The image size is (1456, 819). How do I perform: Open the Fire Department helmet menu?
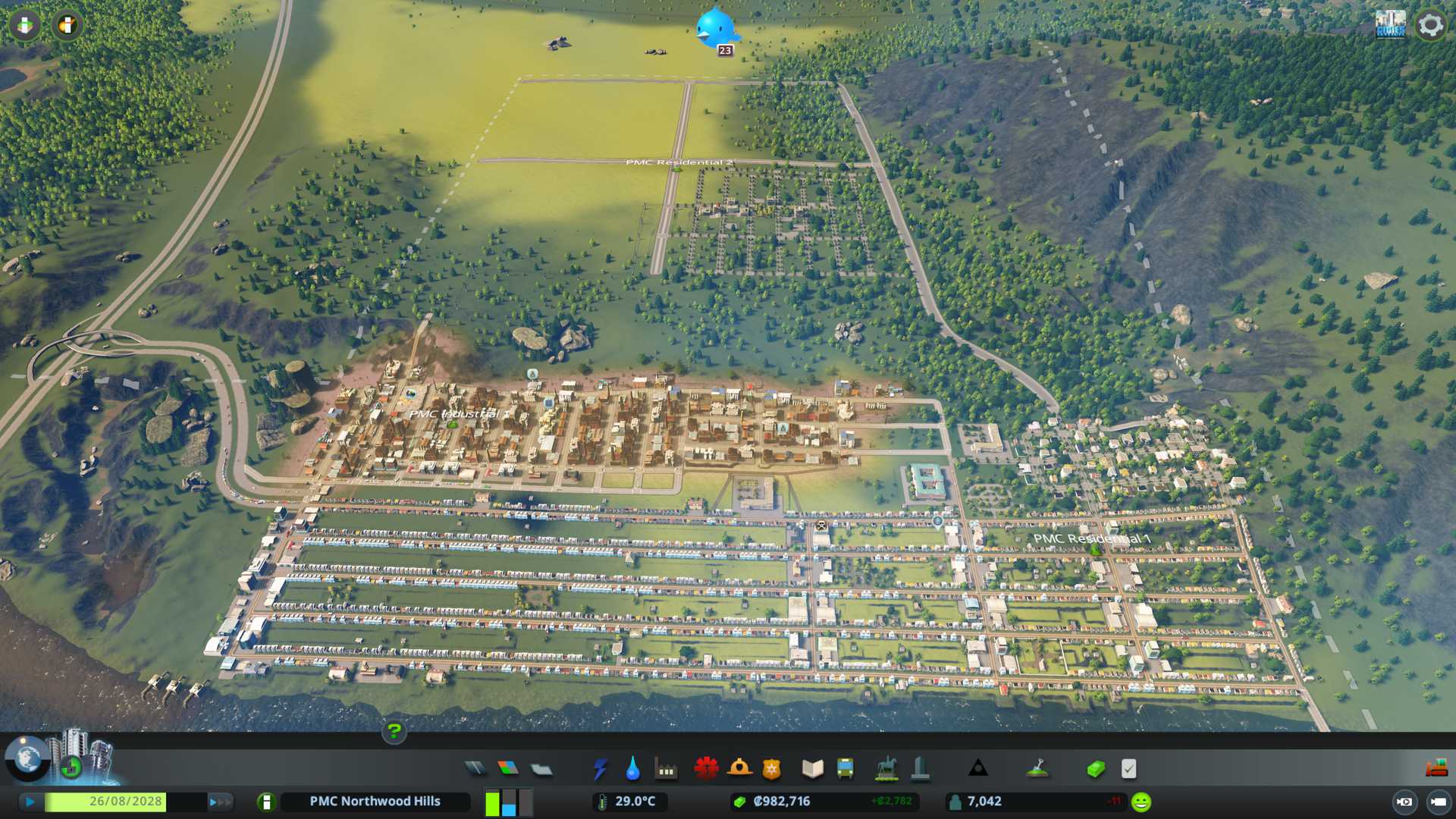point(739,769)
